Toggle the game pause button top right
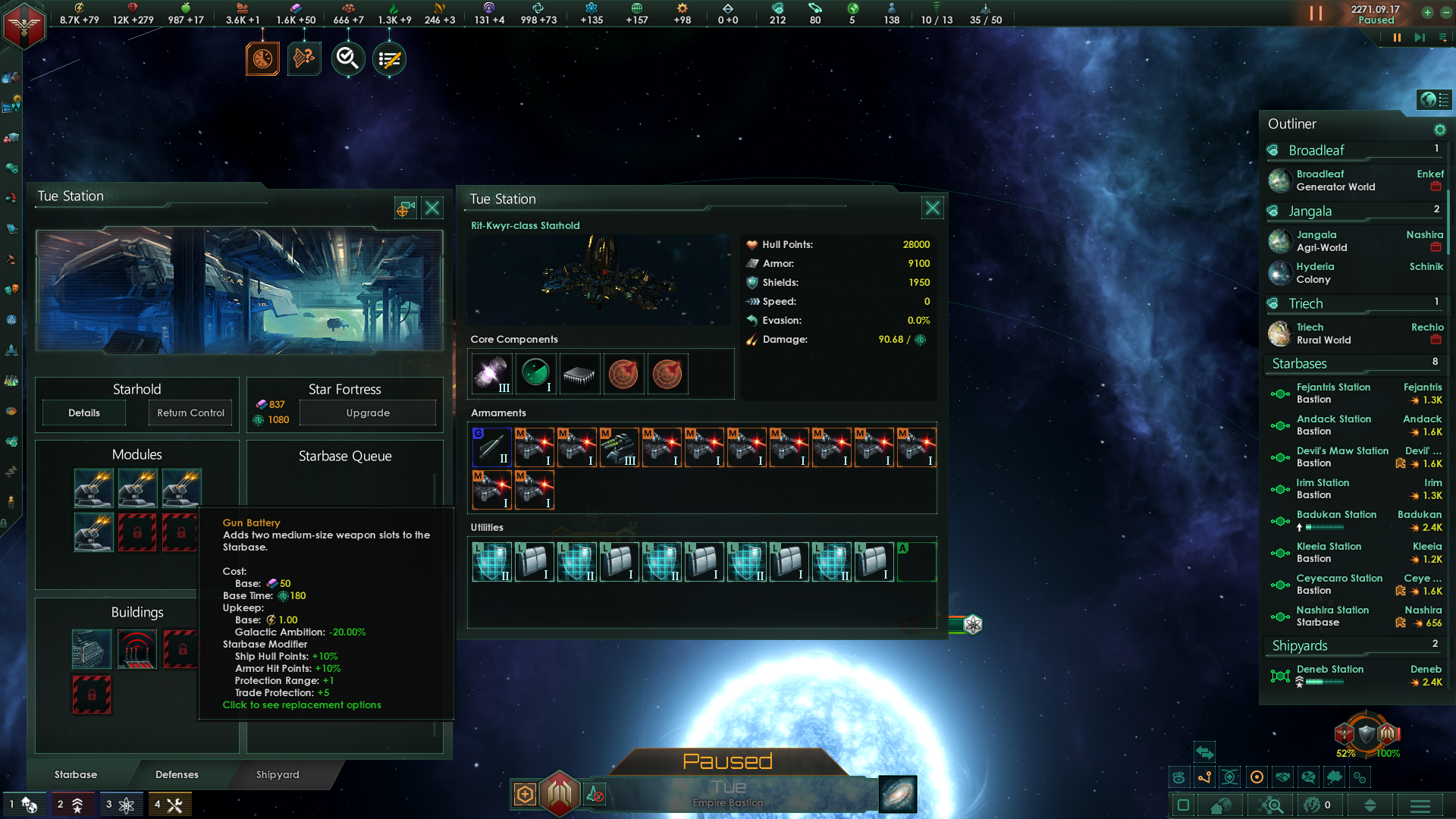This screenshot has width=1456, height=819. click(1316, 13)
